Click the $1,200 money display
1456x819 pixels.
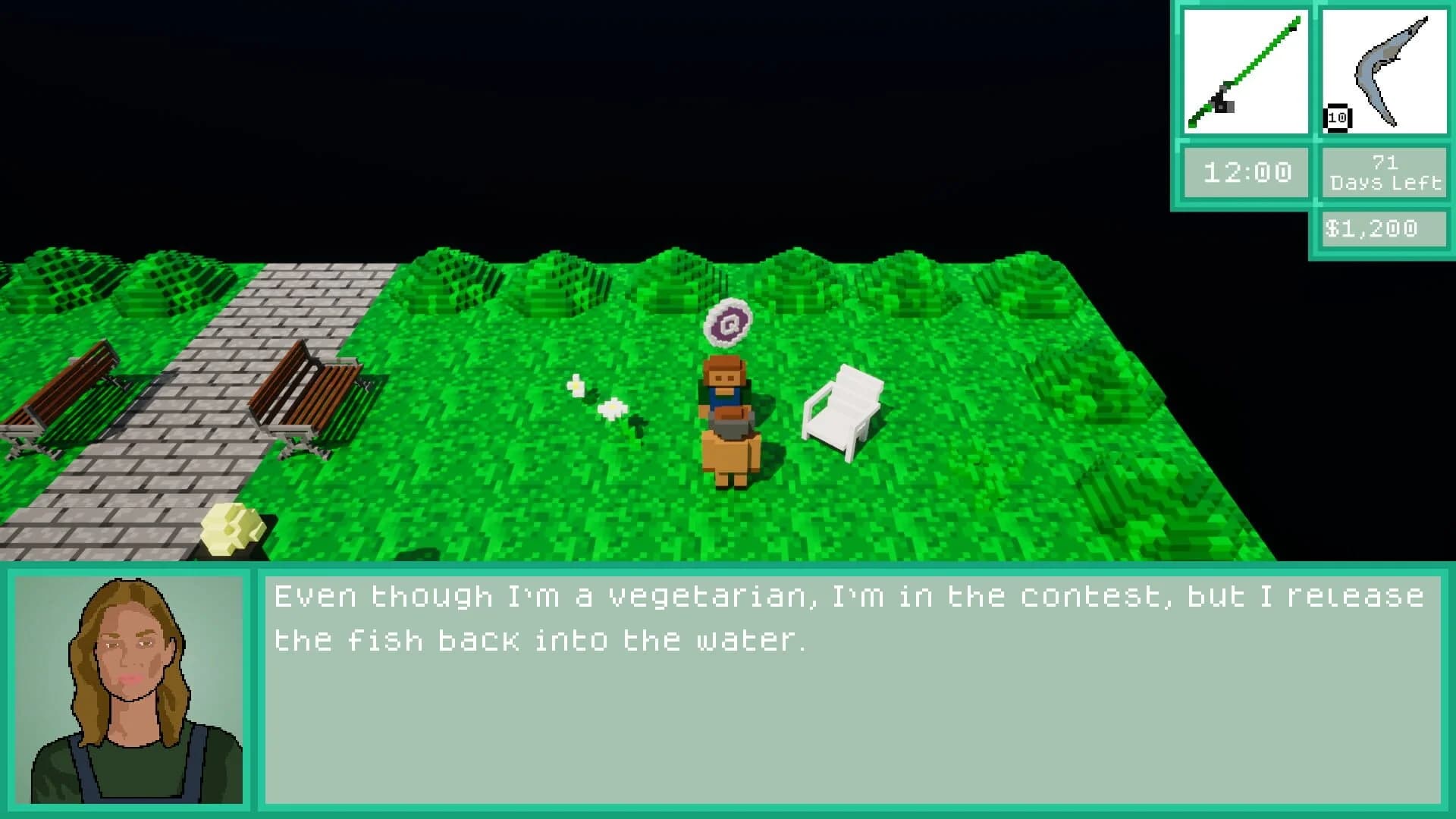click(x=1382, y=227)
